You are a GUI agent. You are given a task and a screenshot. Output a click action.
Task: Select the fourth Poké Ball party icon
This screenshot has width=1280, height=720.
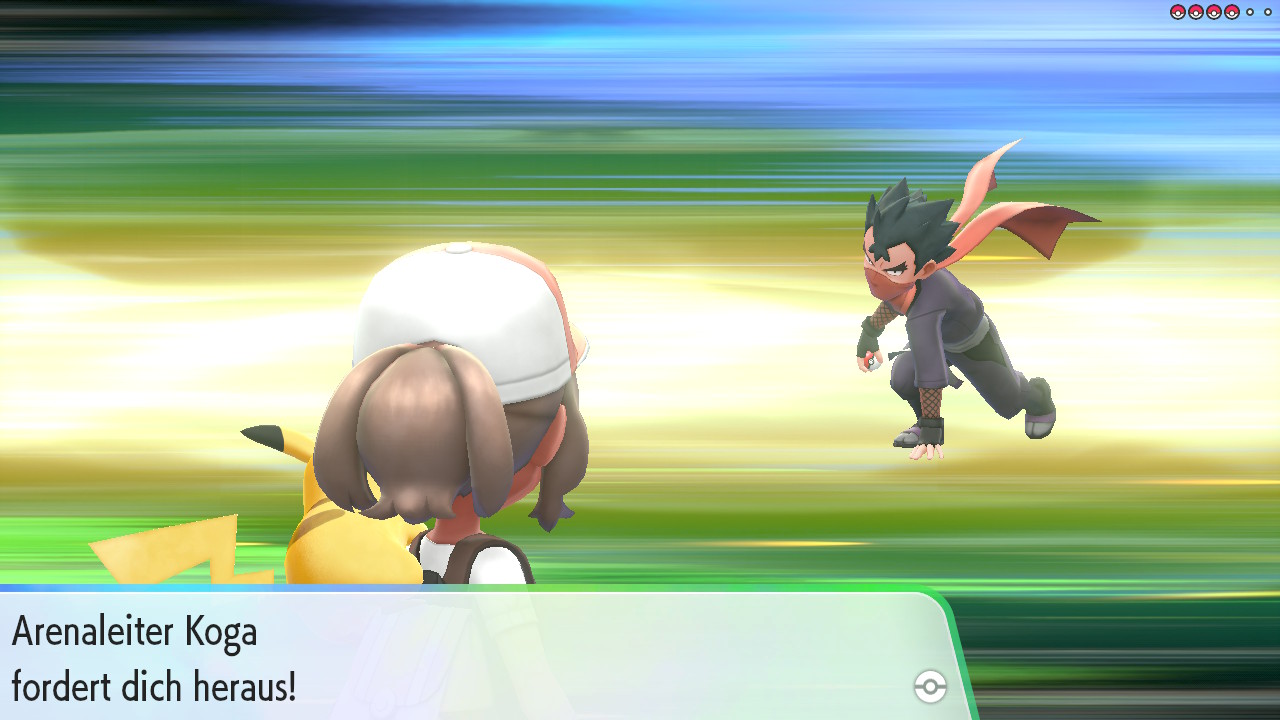(x=1231, y=12)
